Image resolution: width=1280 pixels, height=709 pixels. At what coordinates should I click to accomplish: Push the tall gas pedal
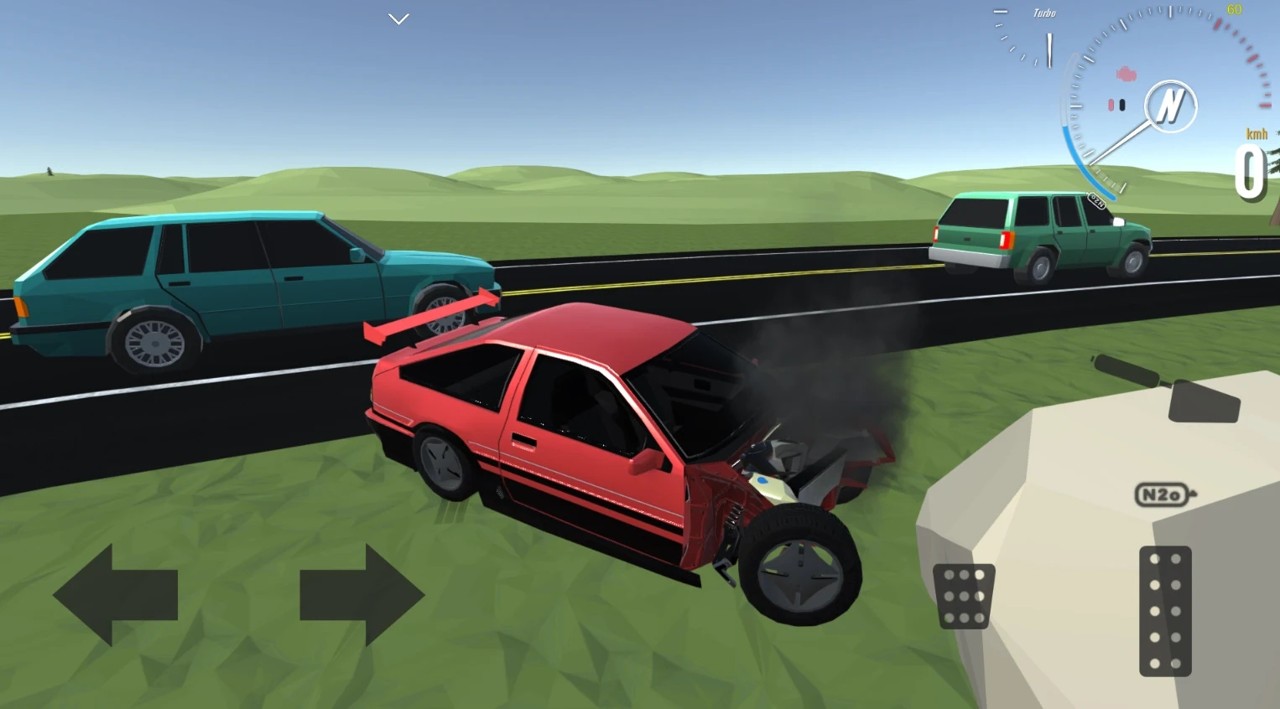(x=1165, y=611)
